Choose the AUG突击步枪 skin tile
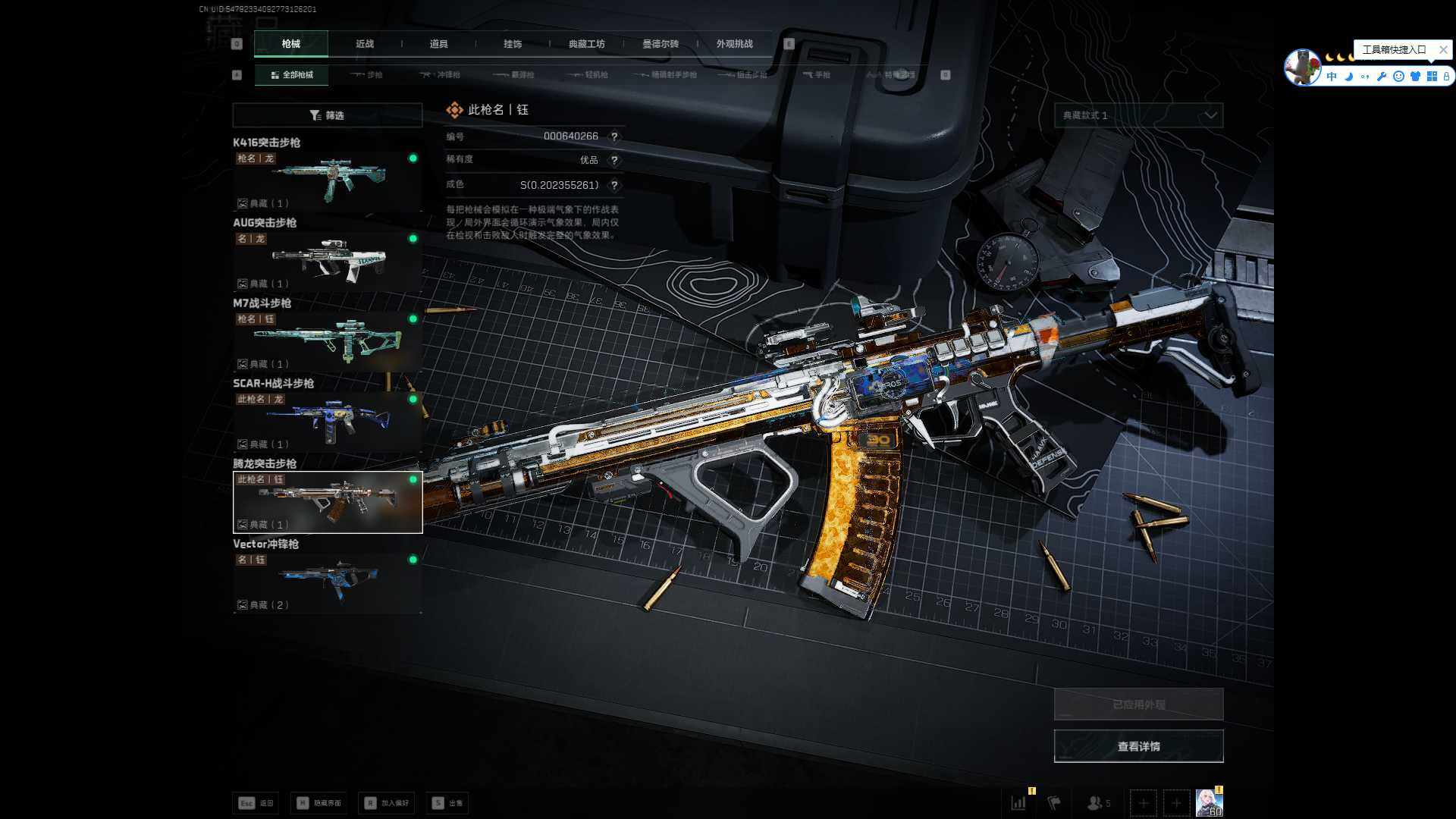Viewport: 1456px width, 819px height. [x=327, y=262]
